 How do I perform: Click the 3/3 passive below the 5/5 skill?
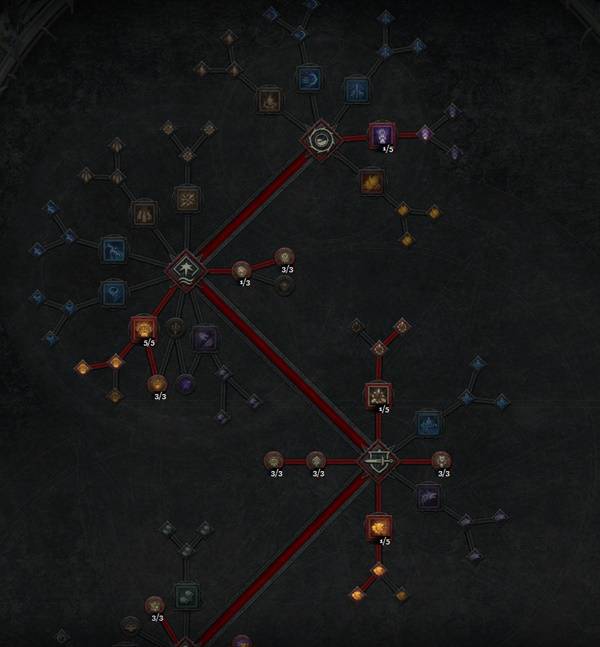point(157,383)
